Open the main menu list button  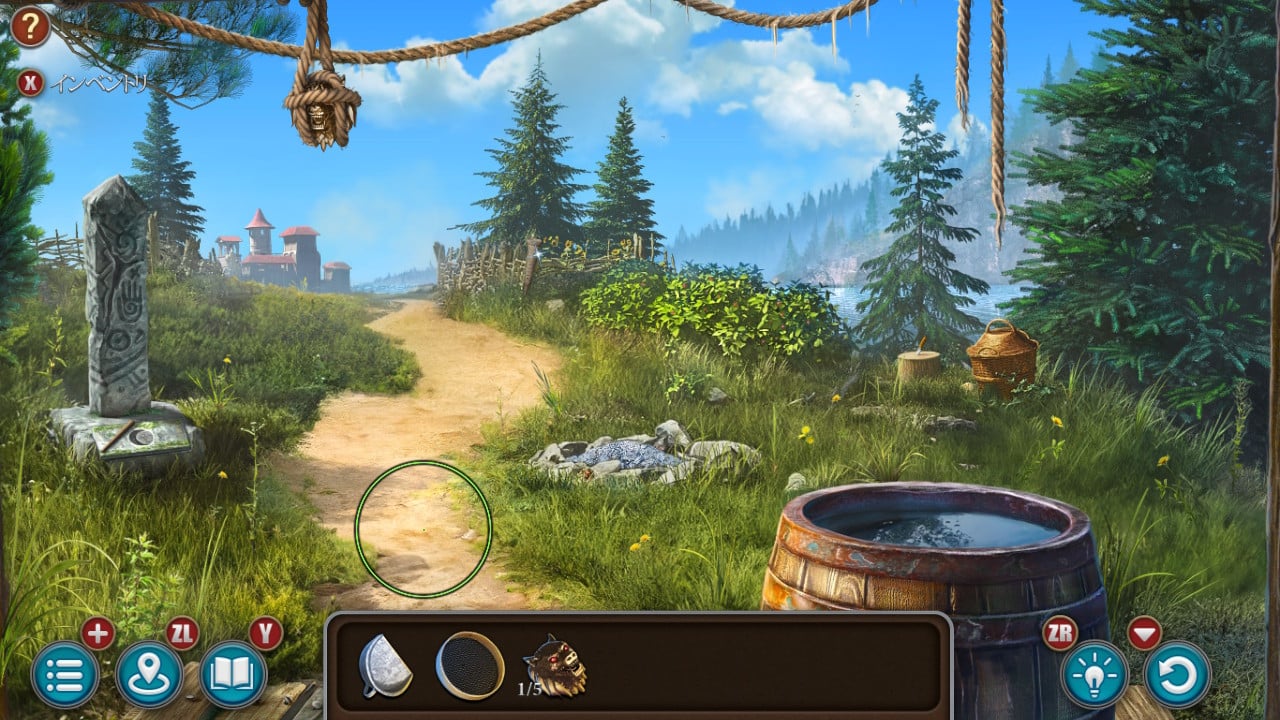(x=65, y=675)
